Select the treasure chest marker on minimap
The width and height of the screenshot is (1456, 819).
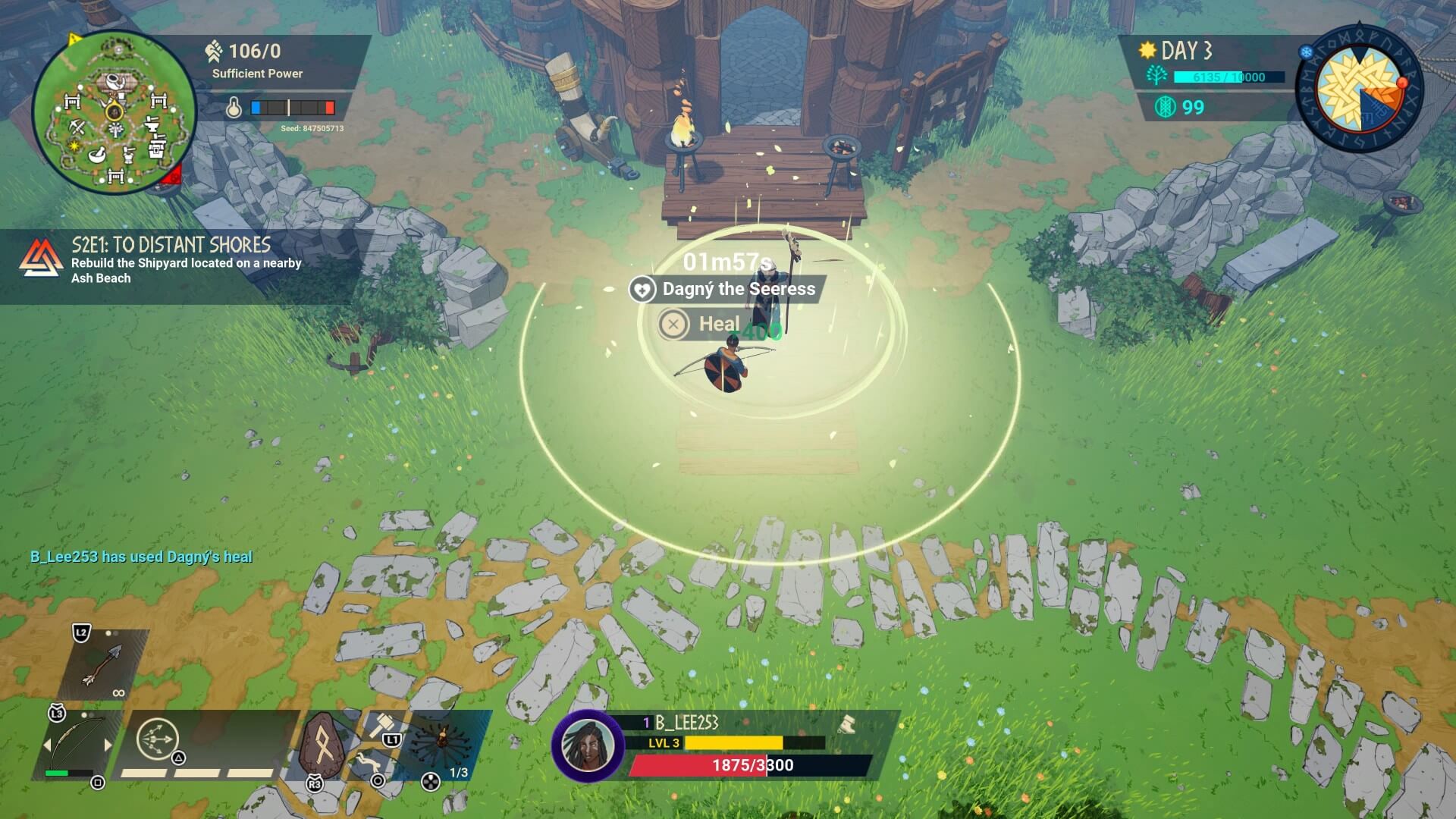click(x=157, y=149)
